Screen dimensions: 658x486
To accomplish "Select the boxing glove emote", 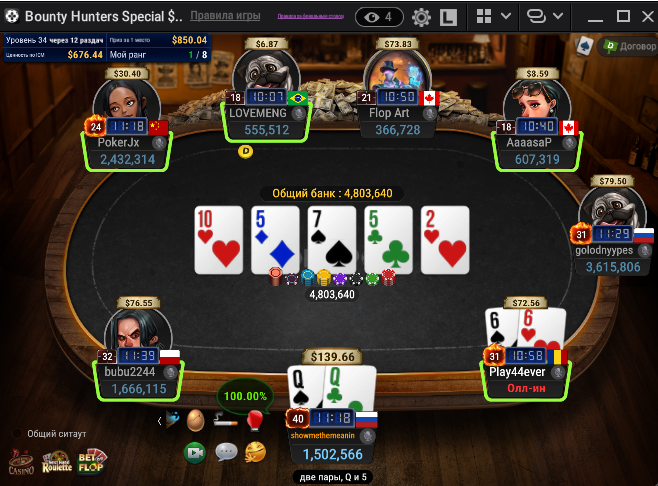I will (x=254, y=421).
